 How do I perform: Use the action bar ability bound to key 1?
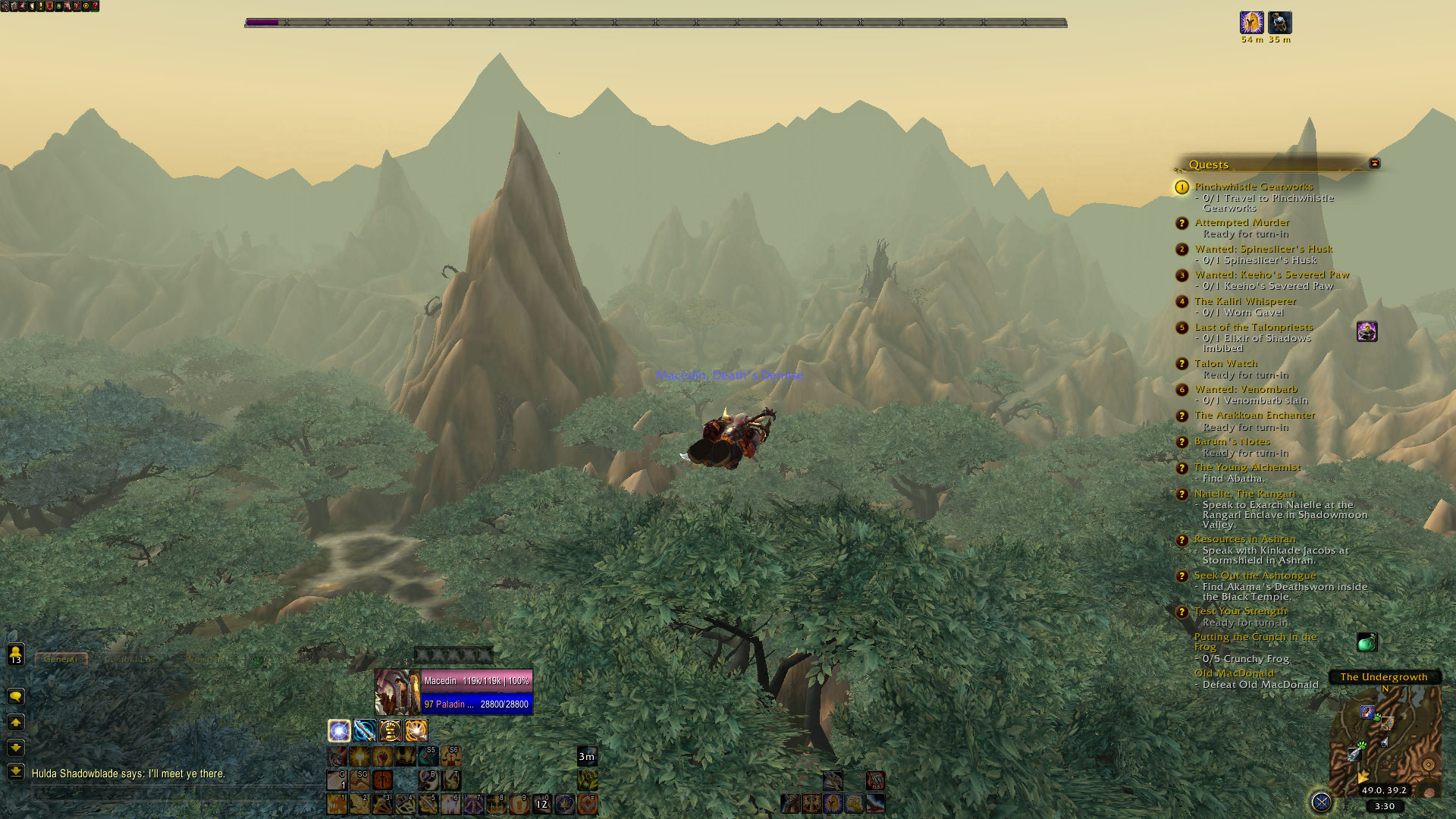click(337, 804)
